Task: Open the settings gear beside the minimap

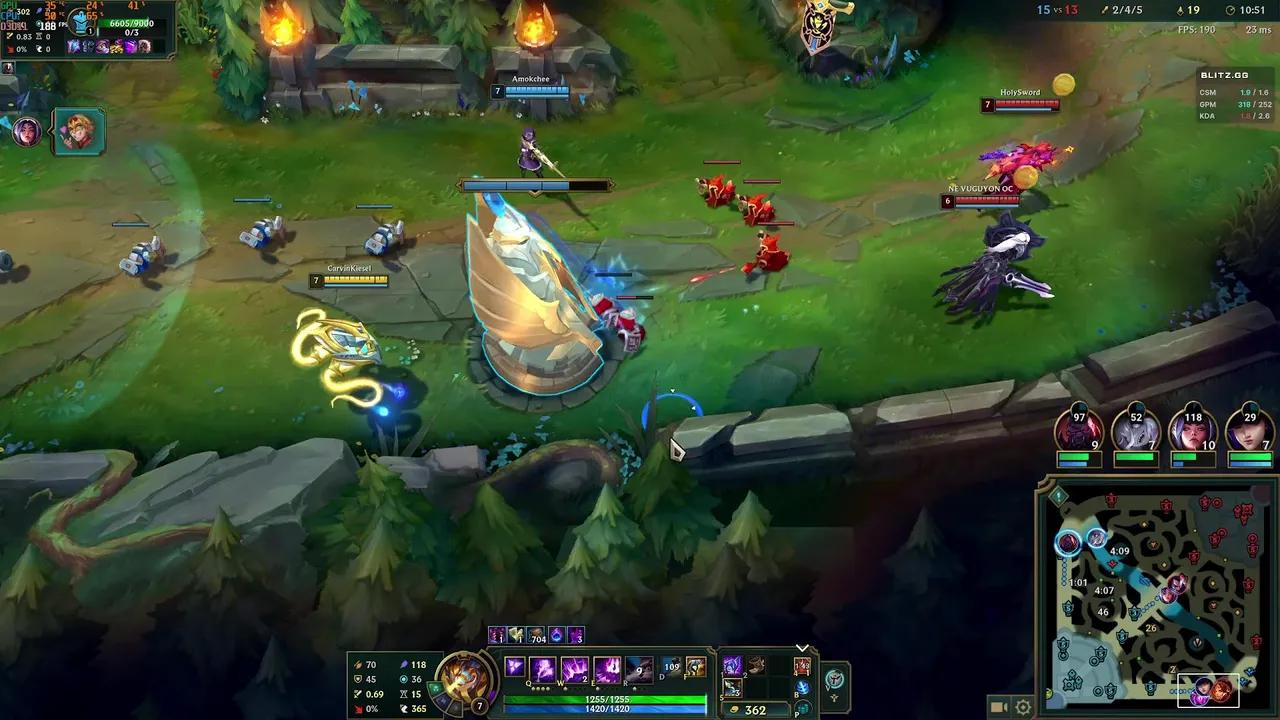Action: pyautogui.click(x=1023, y=707)
